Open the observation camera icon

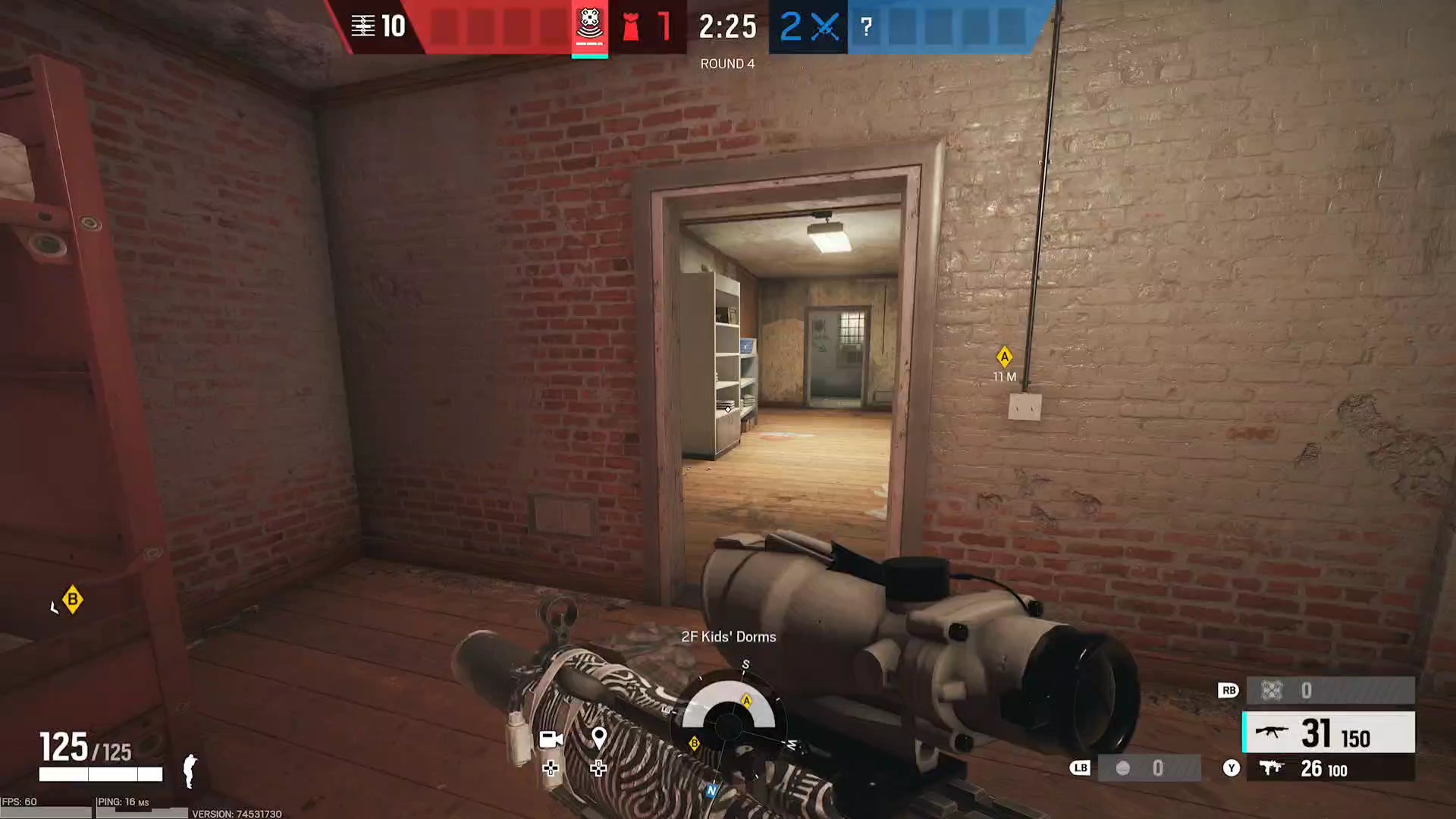click(551, 739)
